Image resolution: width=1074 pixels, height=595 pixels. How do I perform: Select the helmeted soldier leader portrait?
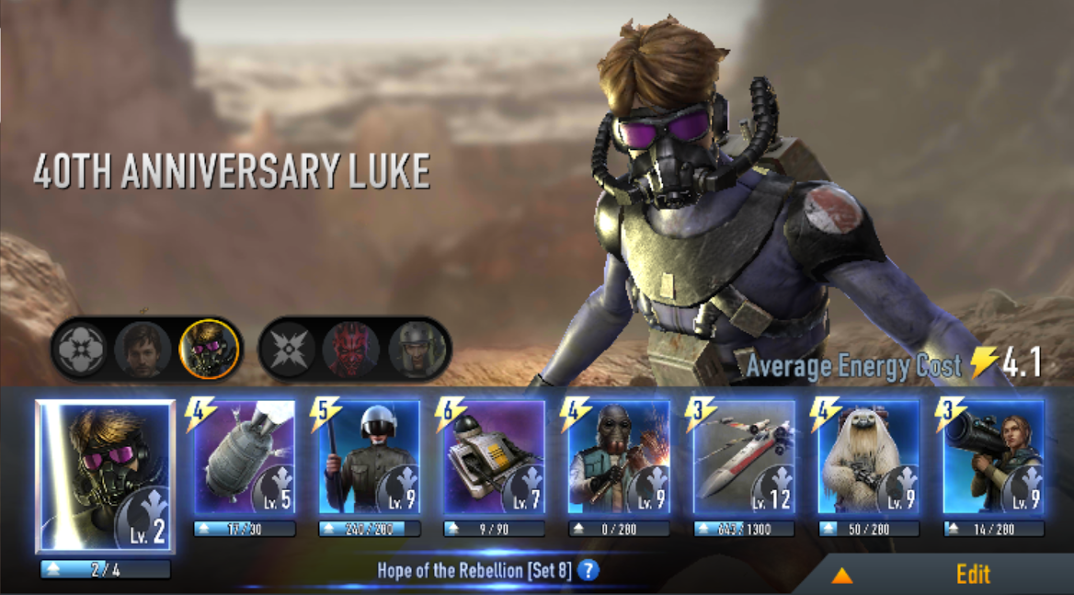coord(416,350)
